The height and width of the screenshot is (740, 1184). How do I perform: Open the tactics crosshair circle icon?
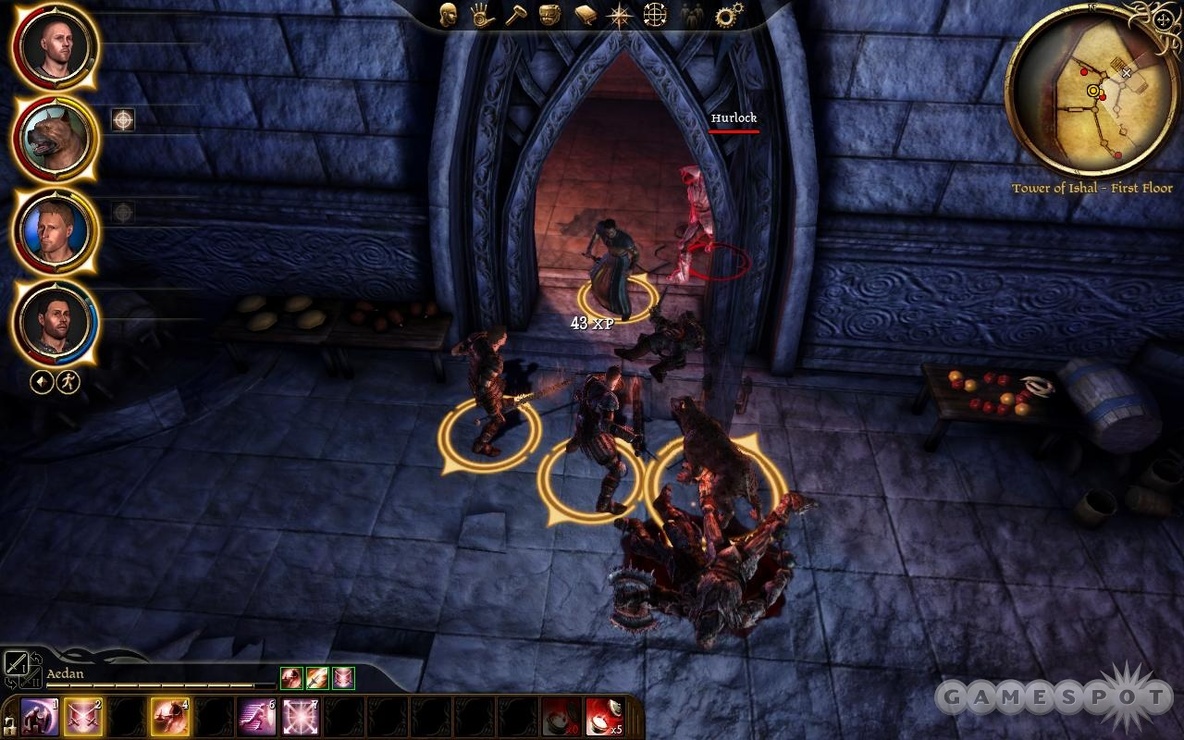(655, 15)
